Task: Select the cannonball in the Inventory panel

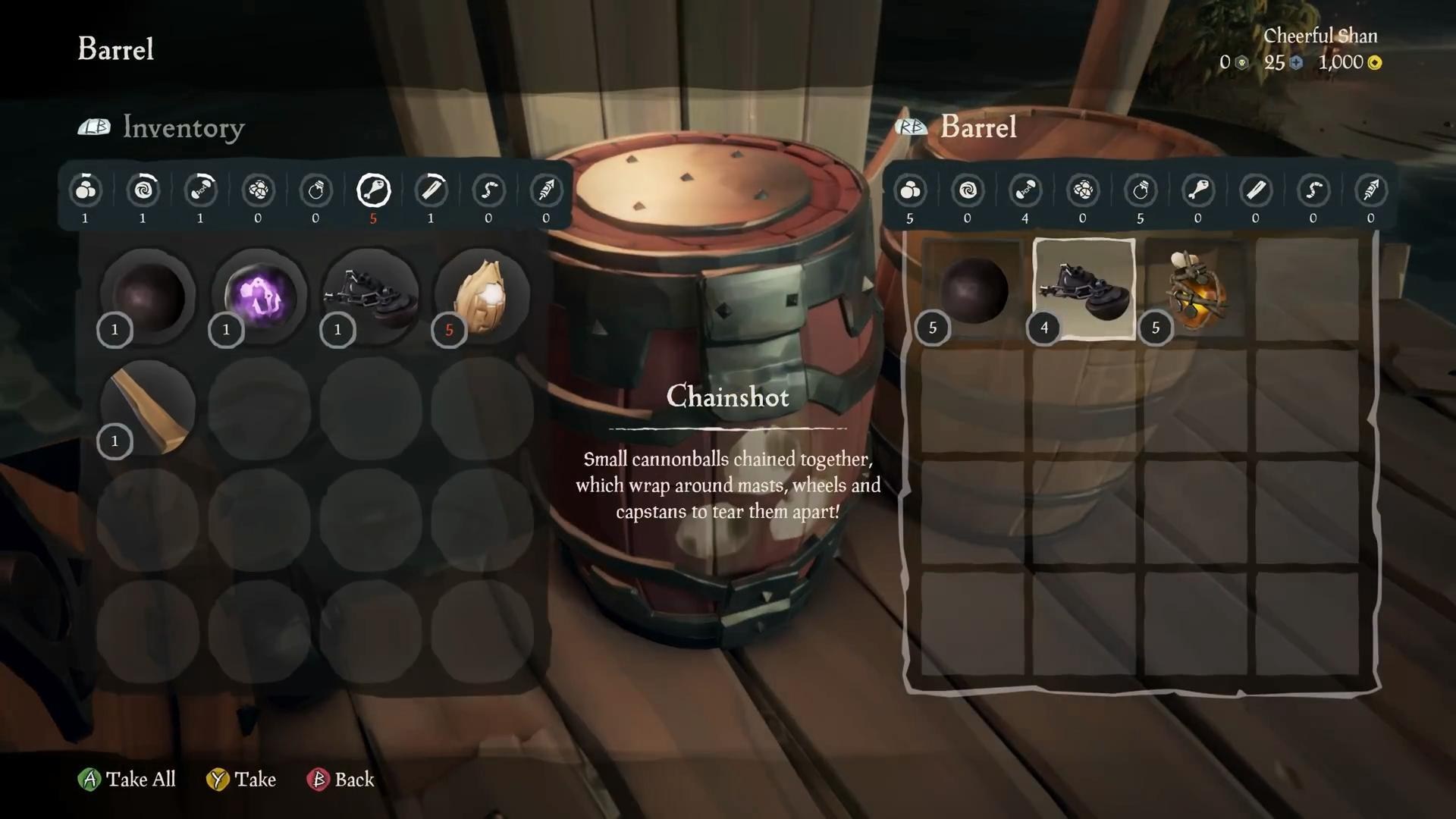Action: 148,297
